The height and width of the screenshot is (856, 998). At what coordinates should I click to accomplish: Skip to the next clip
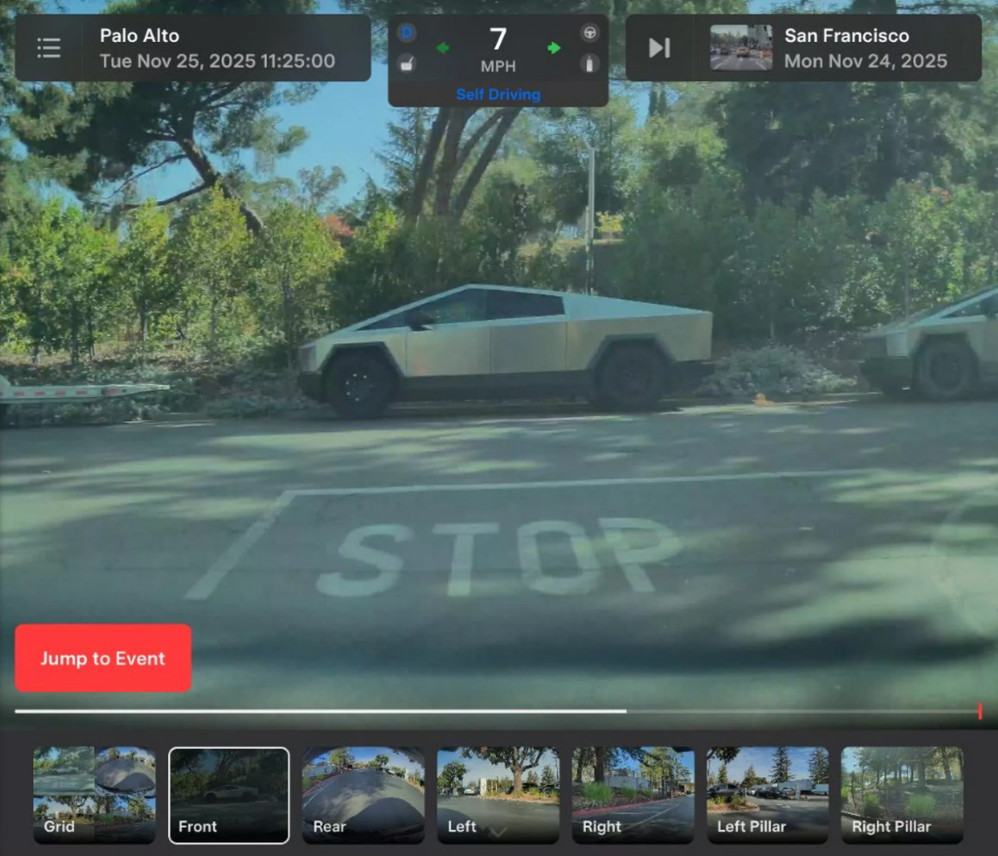click(659, 48)
